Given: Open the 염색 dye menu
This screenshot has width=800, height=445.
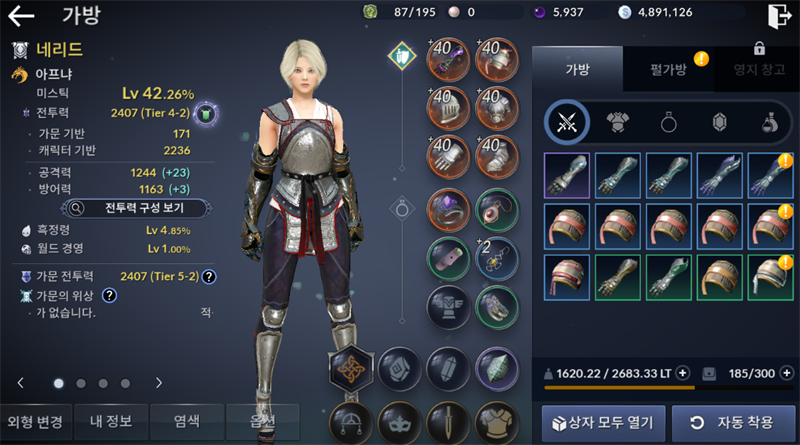Looking at the screenshot, I should [x=186, y=421].
